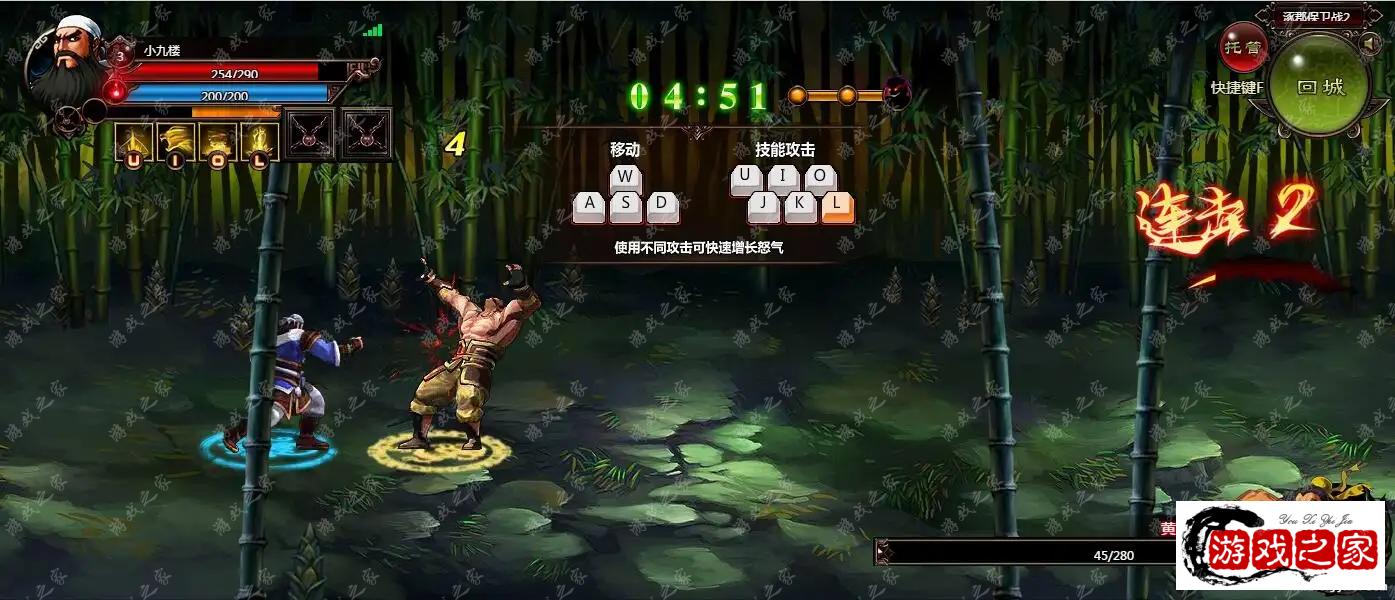Viewport: 1395px width, 600px height.
Task: Click the green 回城 return-to-town orb
Action: [1320, 86]
